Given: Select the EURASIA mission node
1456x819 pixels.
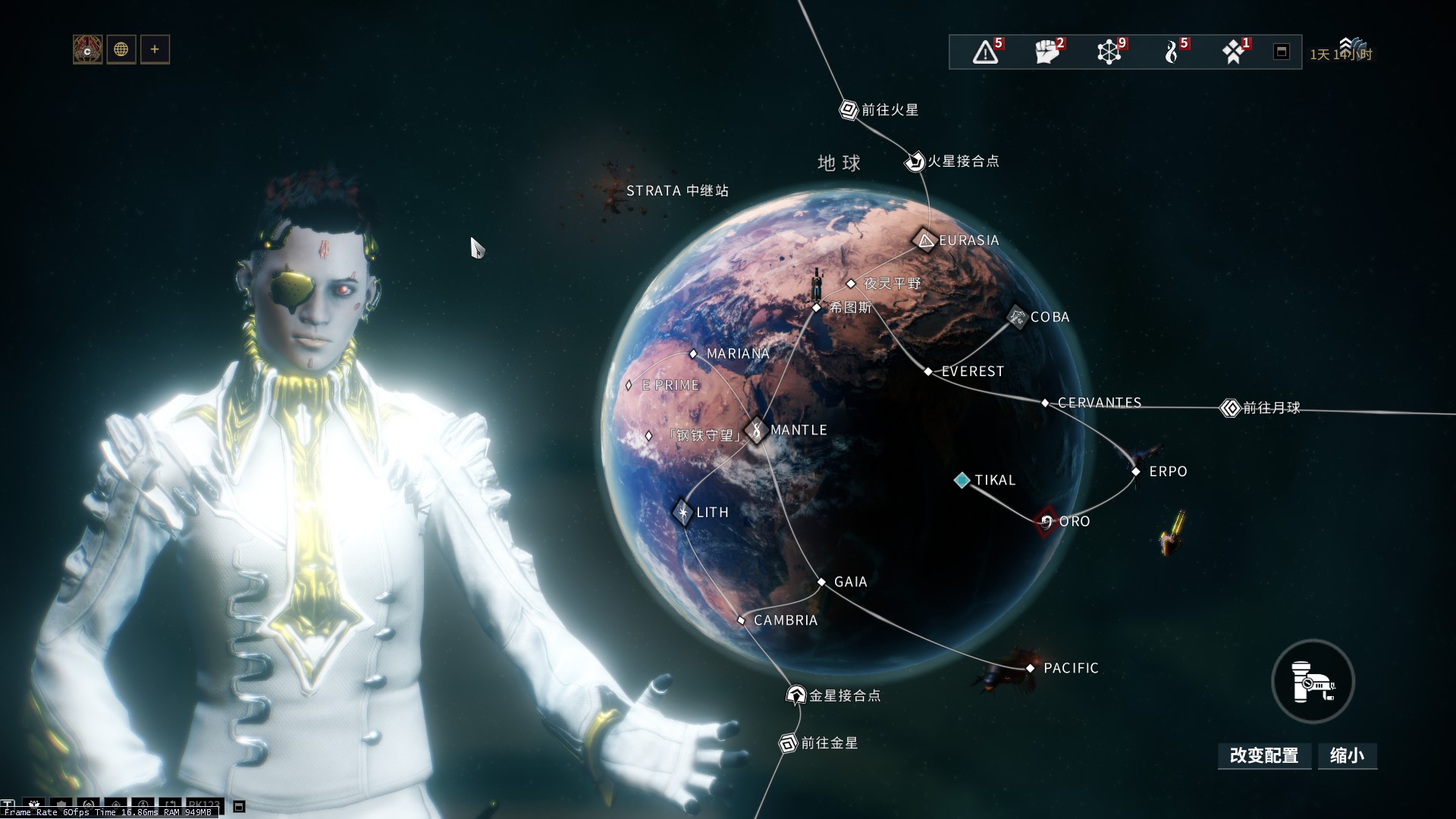Looking at the screenshot, I should (925, 240).
